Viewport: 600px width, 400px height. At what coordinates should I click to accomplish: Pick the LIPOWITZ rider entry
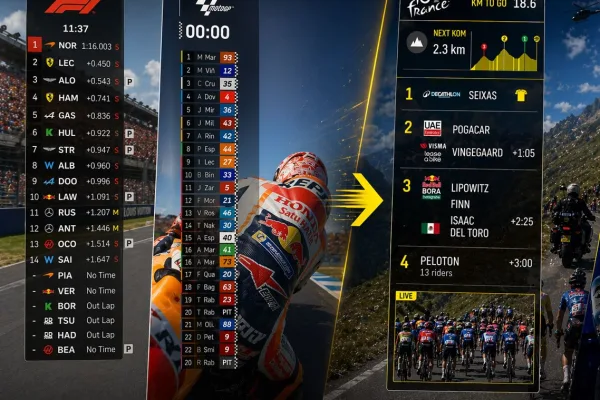(467, 186)
